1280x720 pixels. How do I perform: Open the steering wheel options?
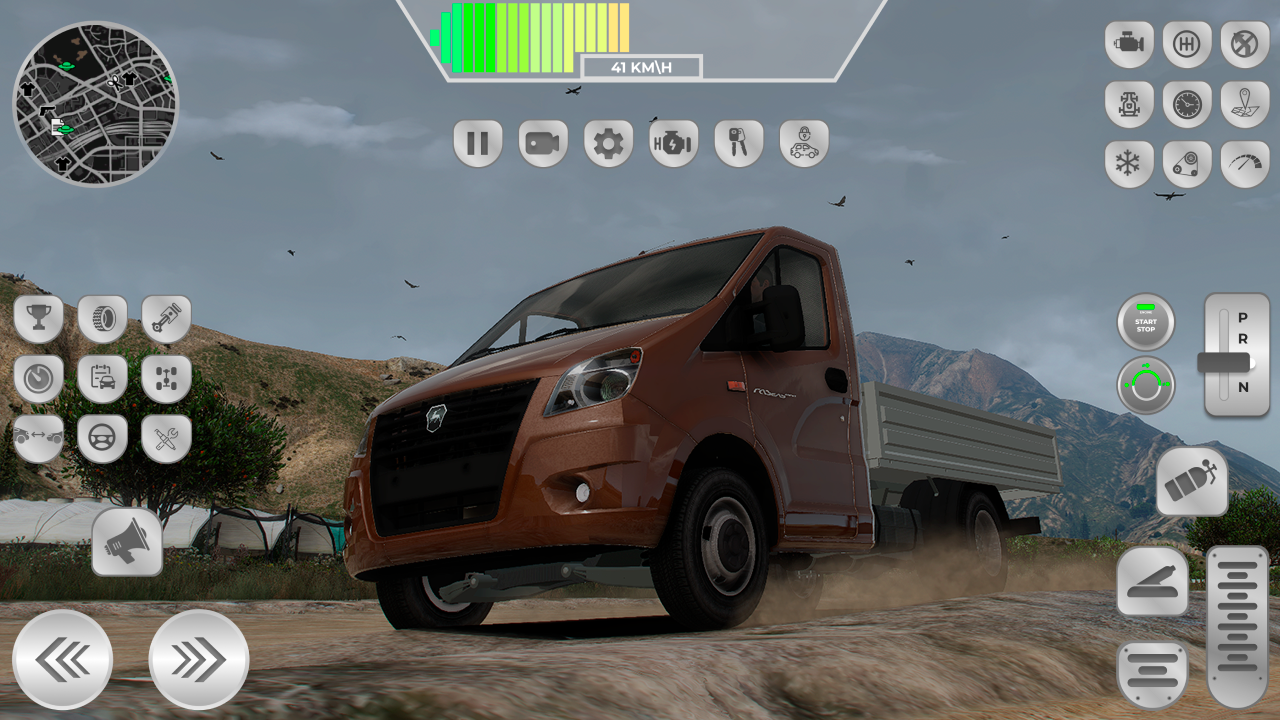pos(102,438)
